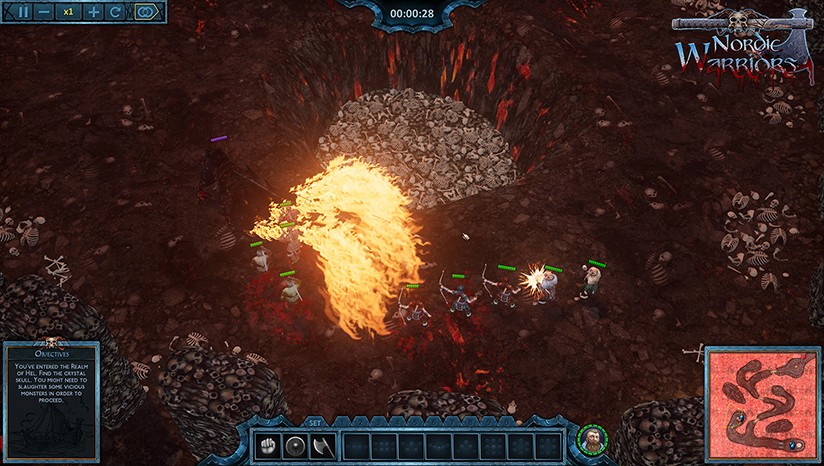
Task: Click the SET tab above the hotbar
Action: tap(315, 422)
